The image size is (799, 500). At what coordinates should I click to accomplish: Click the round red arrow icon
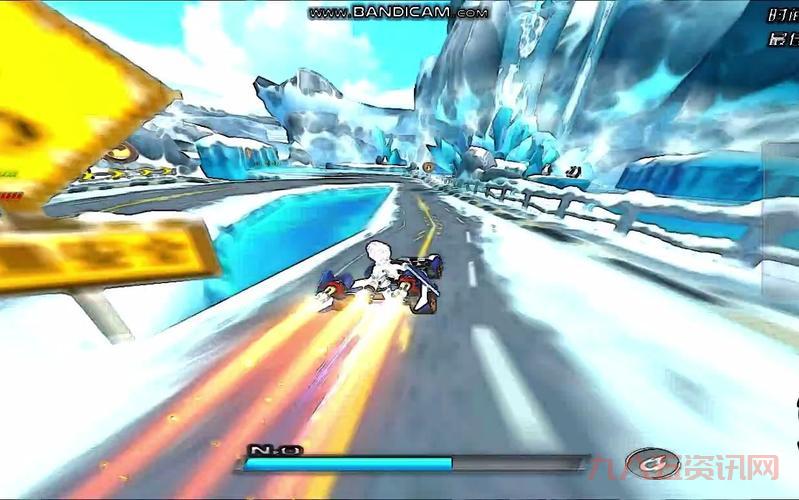[x=652, y=463]
